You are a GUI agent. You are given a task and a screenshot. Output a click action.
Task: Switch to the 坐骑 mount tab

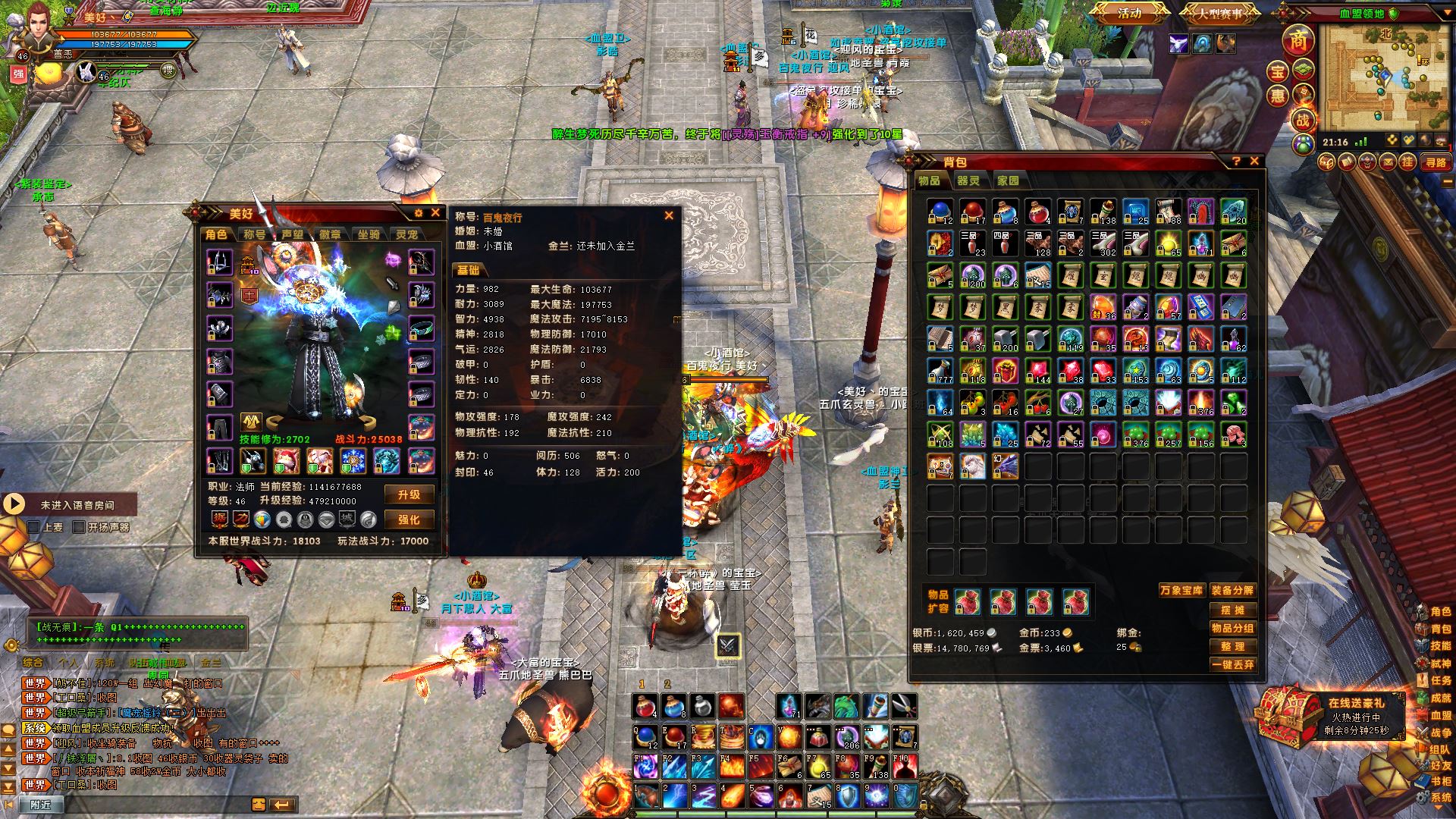tap(369, 234)
